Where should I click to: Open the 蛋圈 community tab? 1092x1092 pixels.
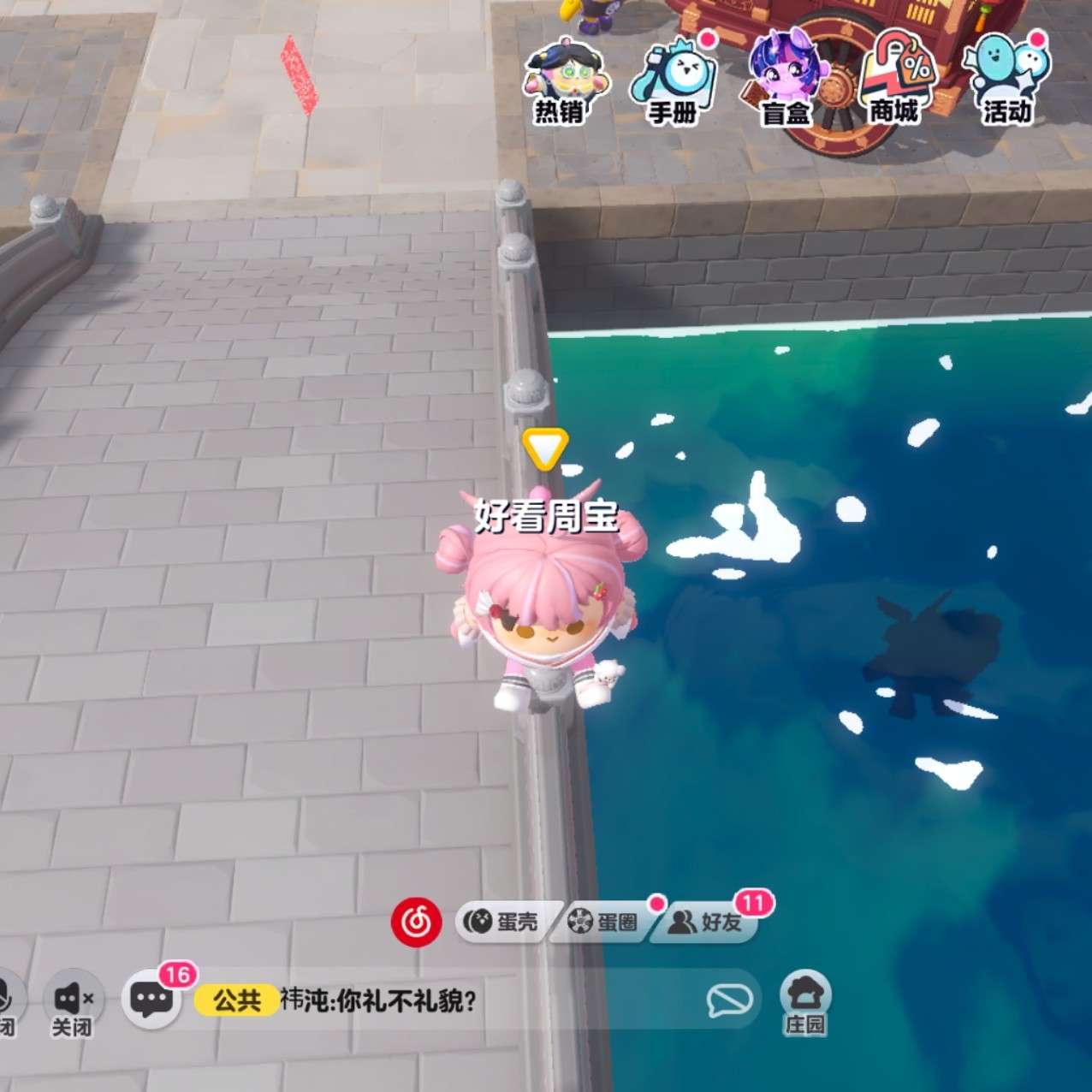coord(603,922)
